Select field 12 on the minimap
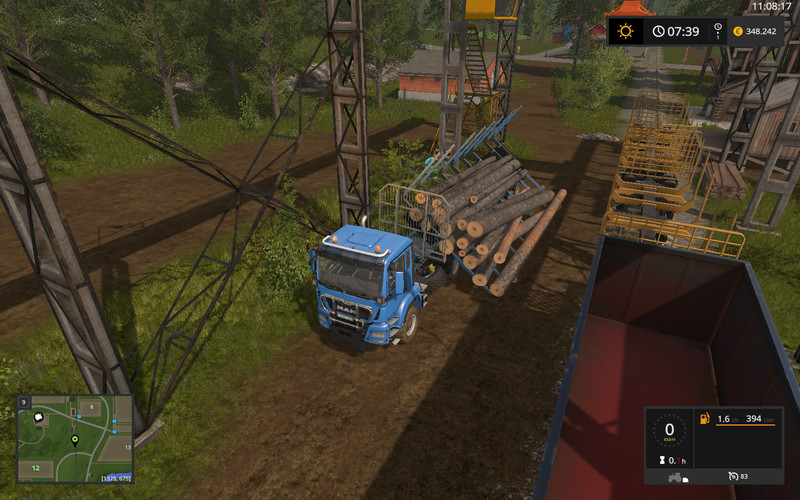The width and height of the screenshot is (800, 500). [35, 467]
